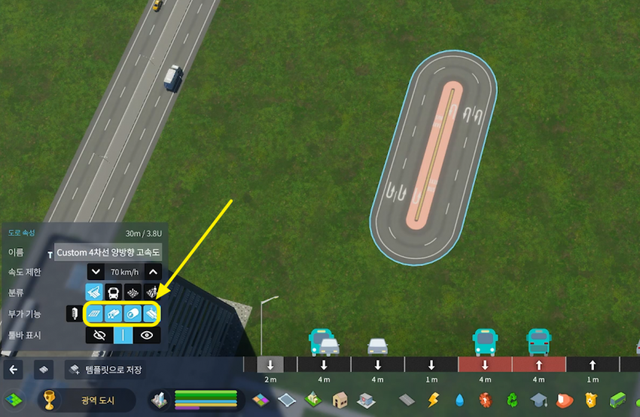The width and height of the screenshot is (640, 417).
Task: Open the city milestone trophy button
Action: [x=48, y=402]
